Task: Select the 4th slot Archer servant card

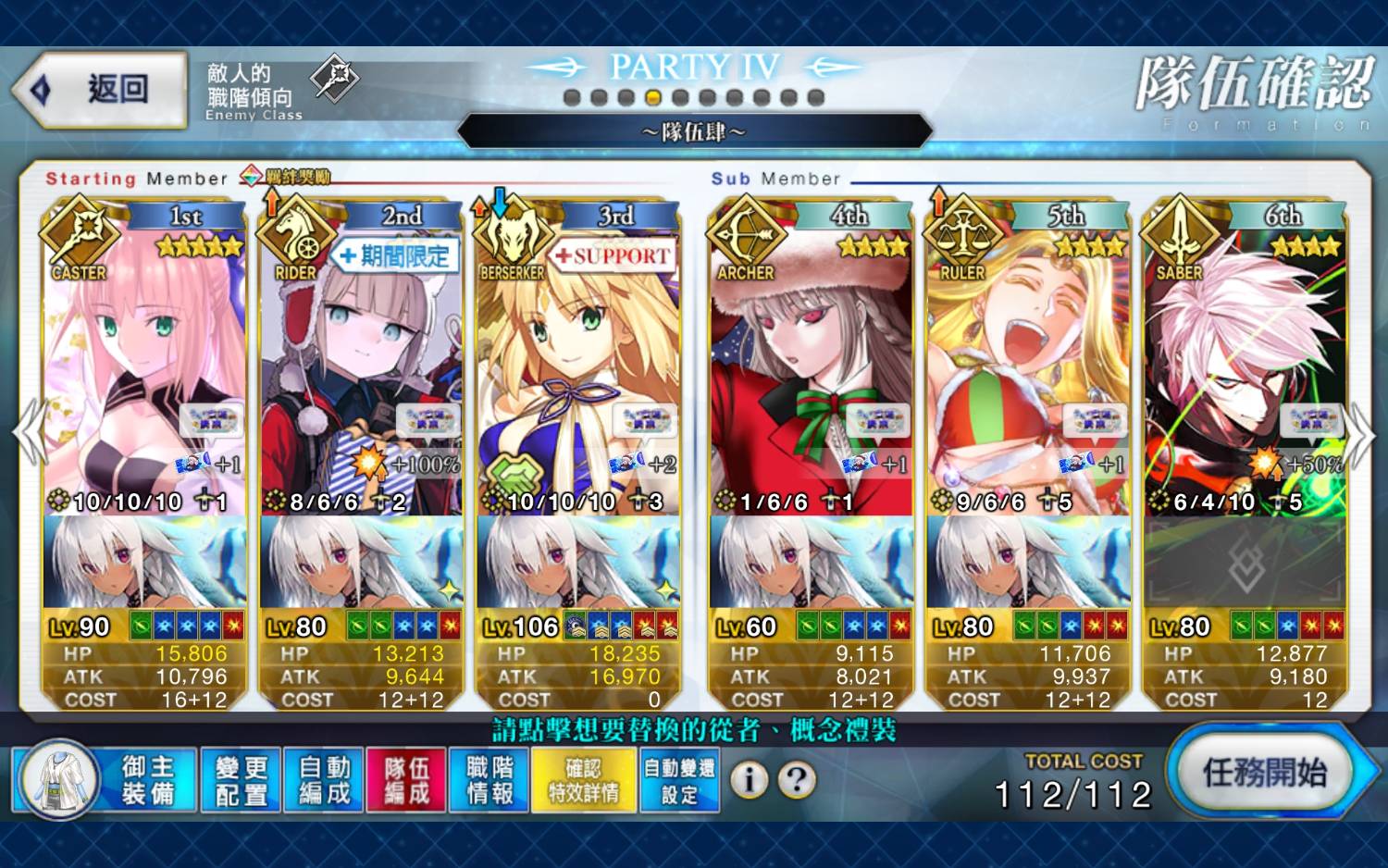Action: tap(811, 370)
